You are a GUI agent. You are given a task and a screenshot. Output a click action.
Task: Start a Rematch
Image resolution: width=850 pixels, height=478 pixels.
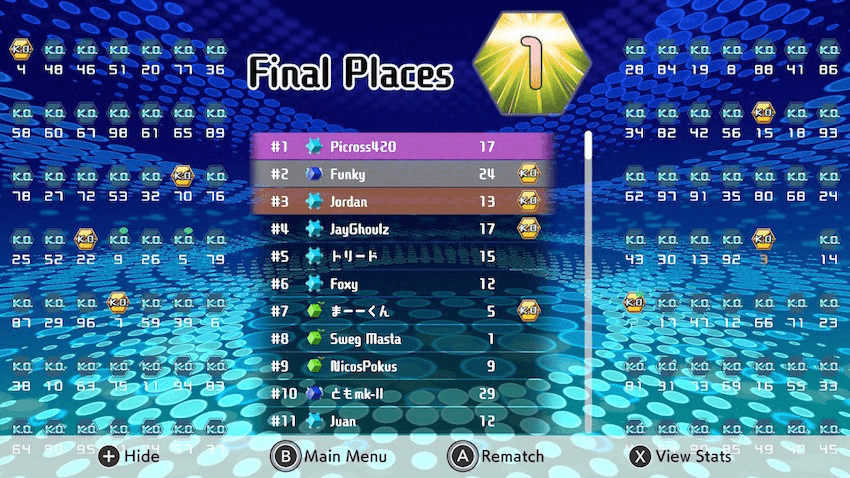tap(496, 457)
